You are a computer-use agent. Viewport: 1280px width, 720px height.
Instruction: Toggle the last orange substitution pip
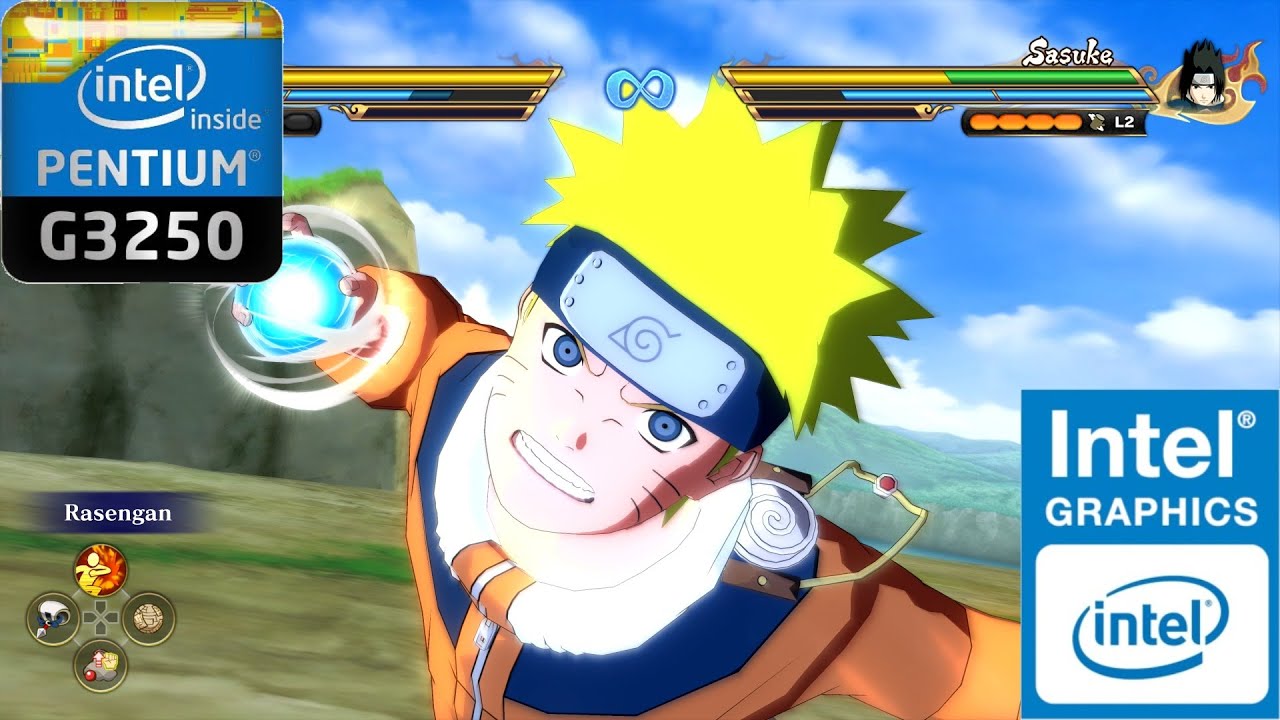[x=1066, y=122]
